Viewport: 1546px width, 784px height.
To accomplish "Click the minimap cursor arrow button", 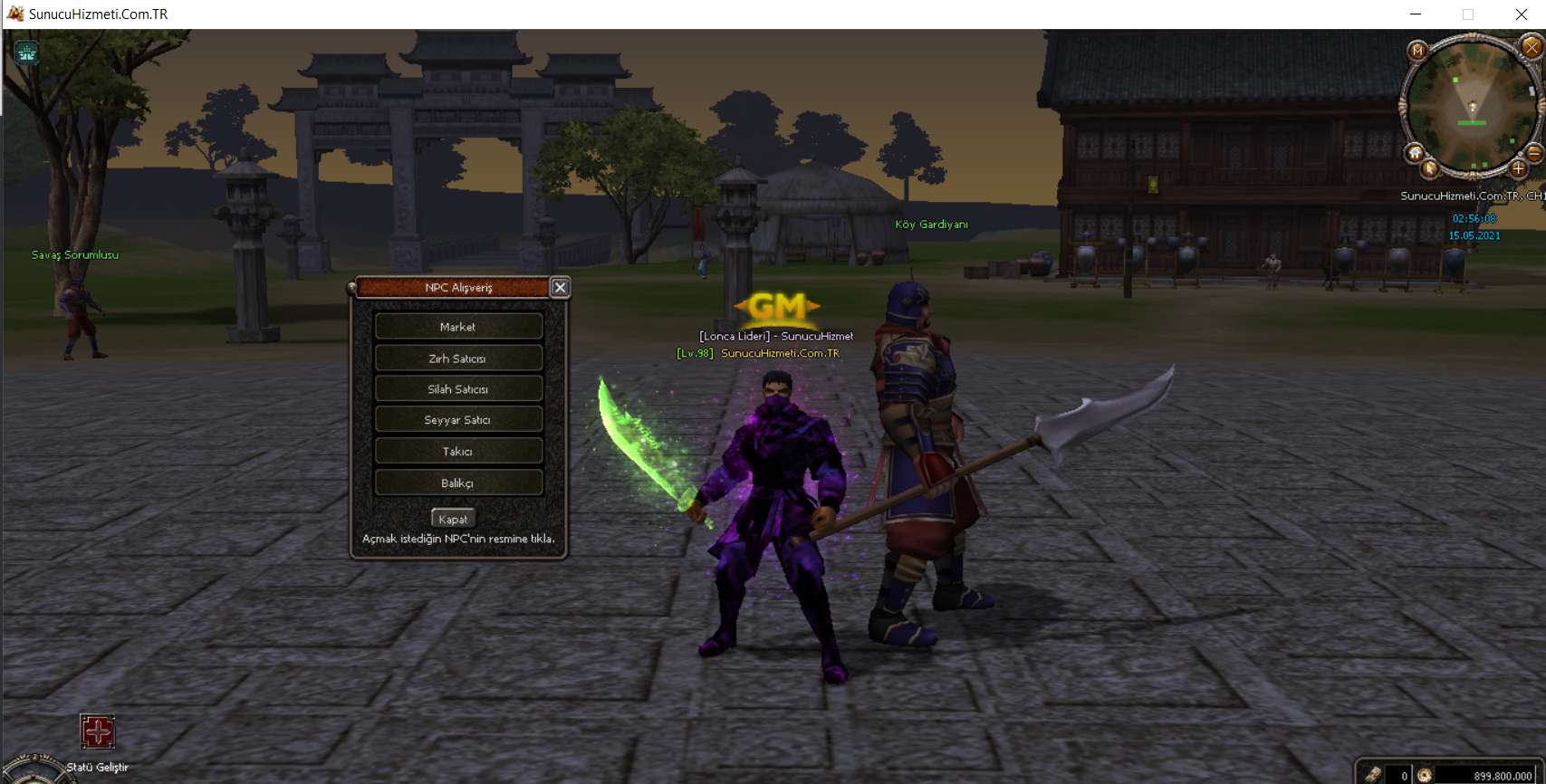I will coord(1430,168).
